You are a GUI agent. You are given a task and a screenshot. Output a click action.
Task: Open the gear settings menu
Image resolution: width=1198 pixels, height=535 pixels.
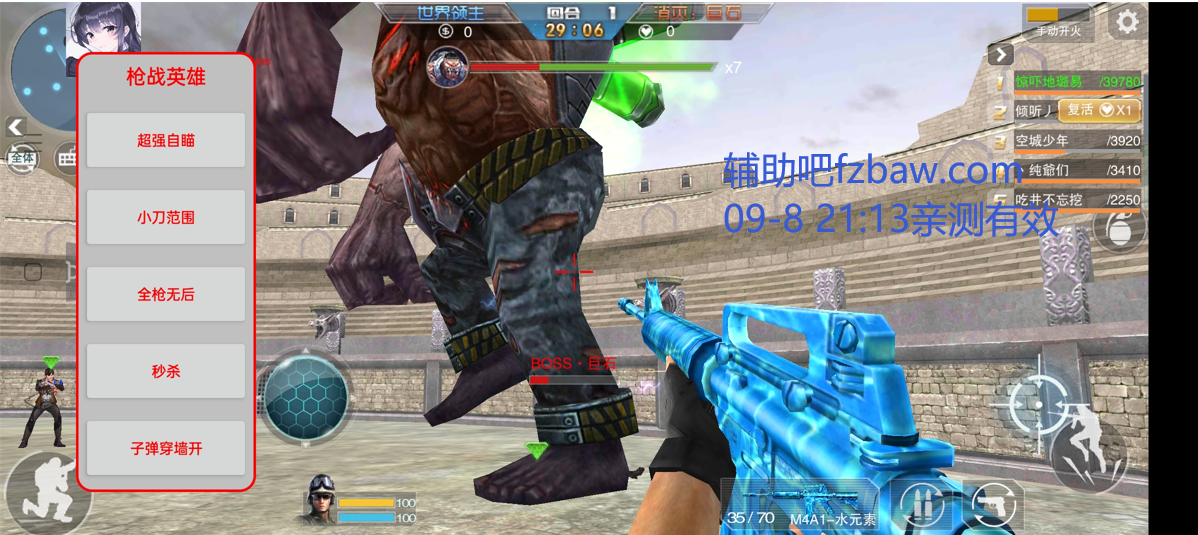1127,21
